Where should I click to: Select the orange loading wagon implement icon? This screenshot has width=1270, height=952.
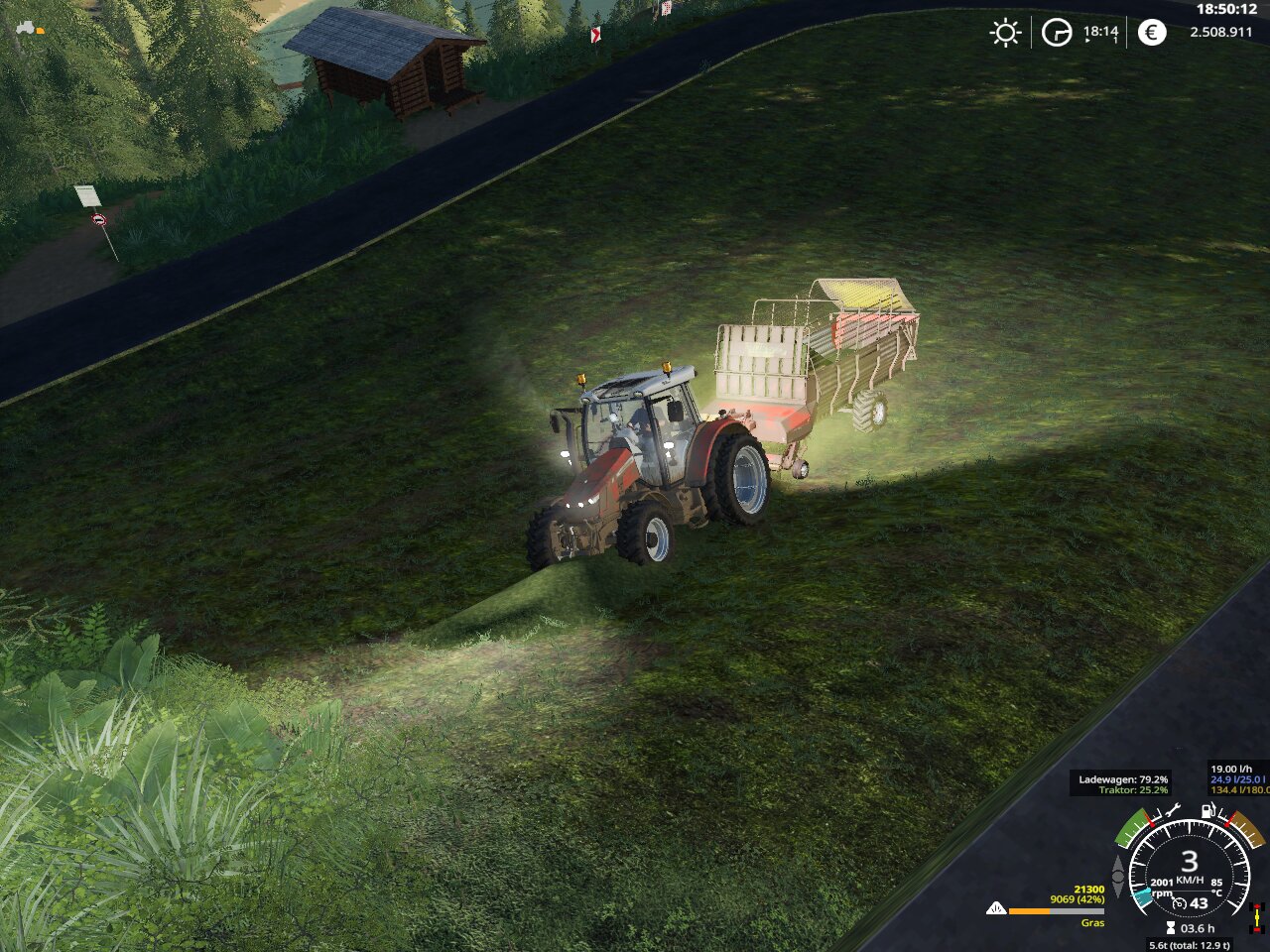point(41,31)
